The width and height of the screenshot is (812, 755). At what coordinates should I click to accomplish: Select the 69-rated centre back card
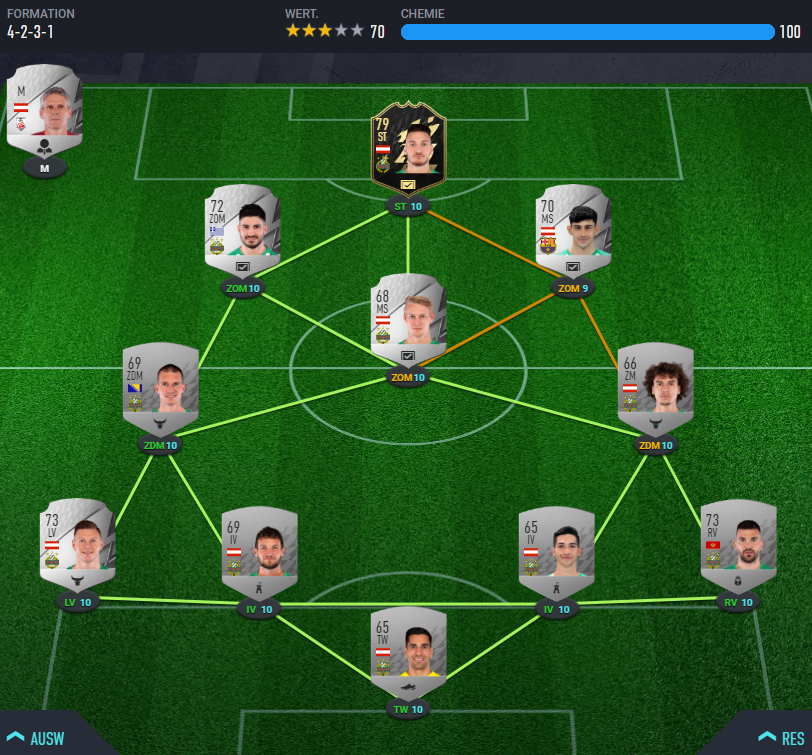tap(259, 548)
